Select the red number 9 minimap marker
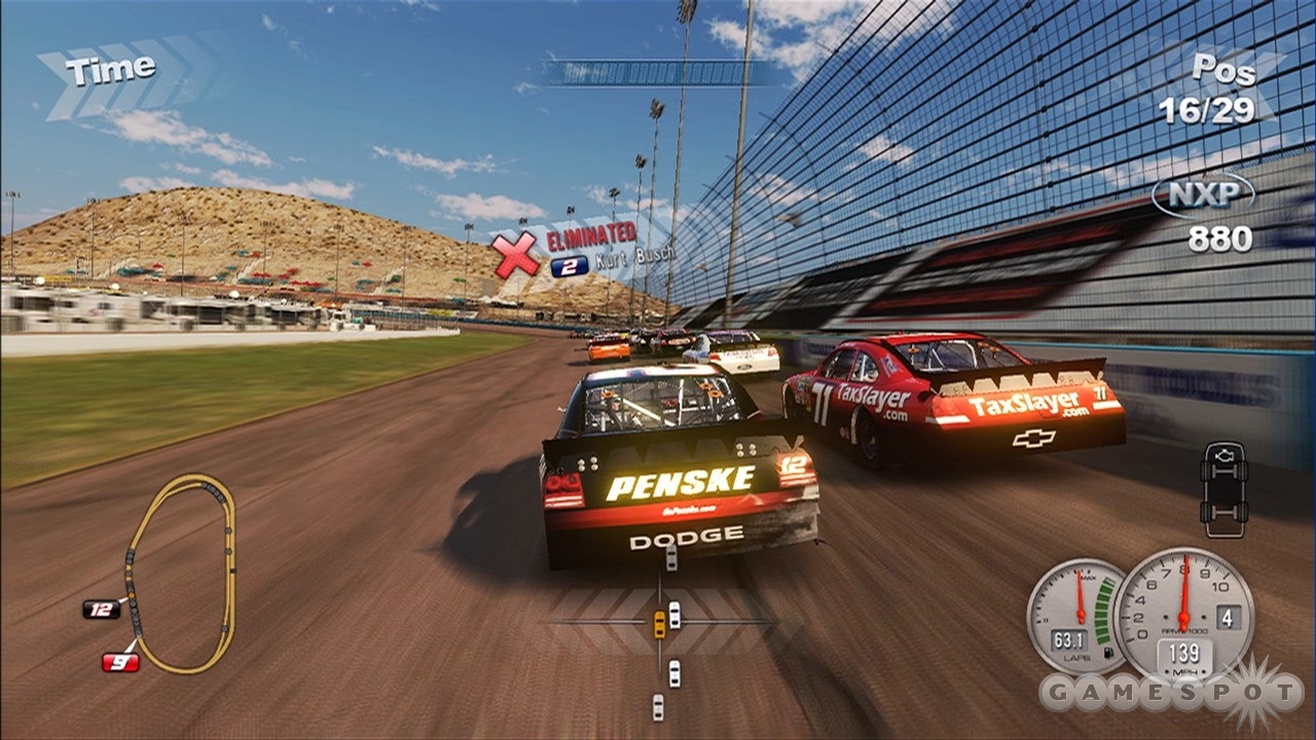This screenshot has height=740, width=1316. (x=120, y=661)
